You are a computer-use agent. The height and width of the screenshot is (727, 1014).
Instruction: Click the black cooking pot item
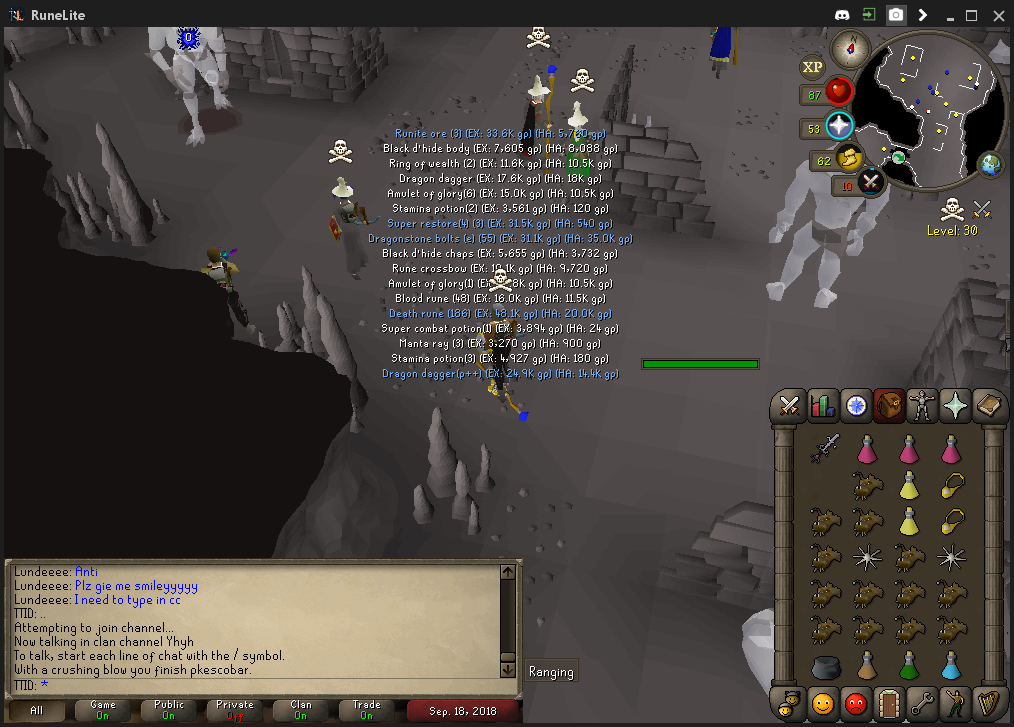pos(826,667)
